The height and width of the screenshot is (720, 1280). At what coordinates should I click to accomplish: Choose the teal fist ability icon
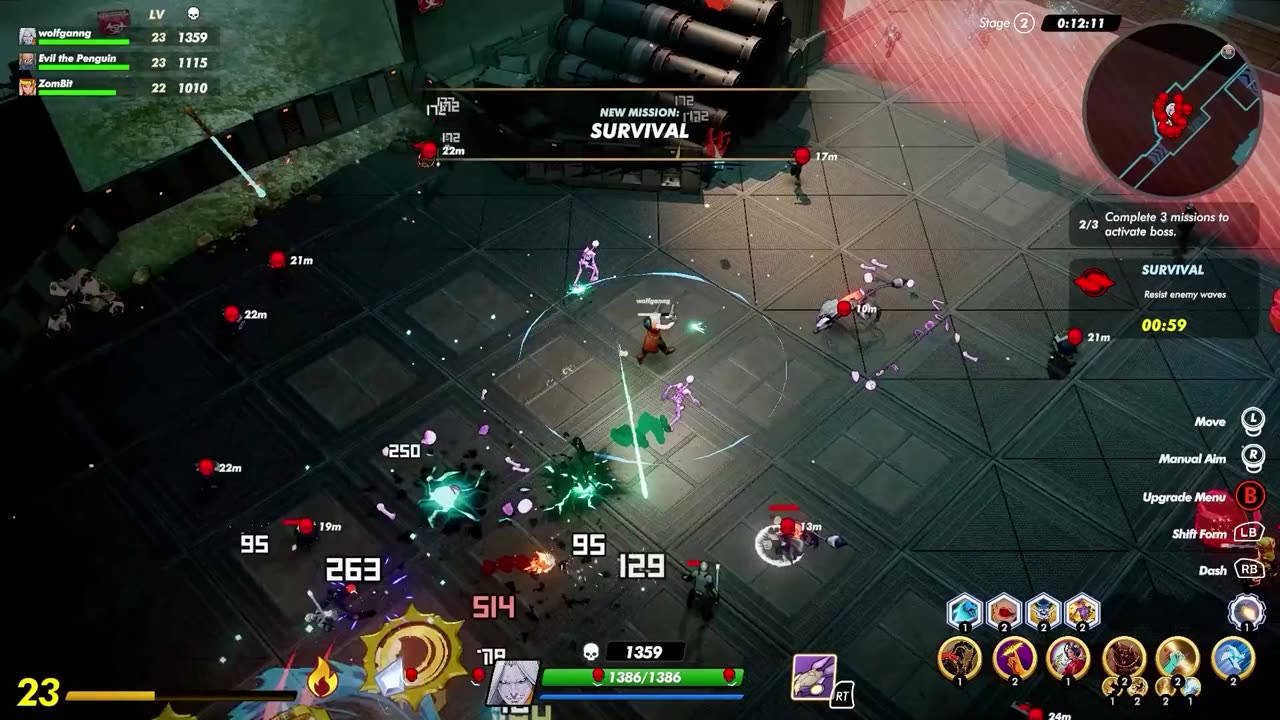coord(1177,658)
